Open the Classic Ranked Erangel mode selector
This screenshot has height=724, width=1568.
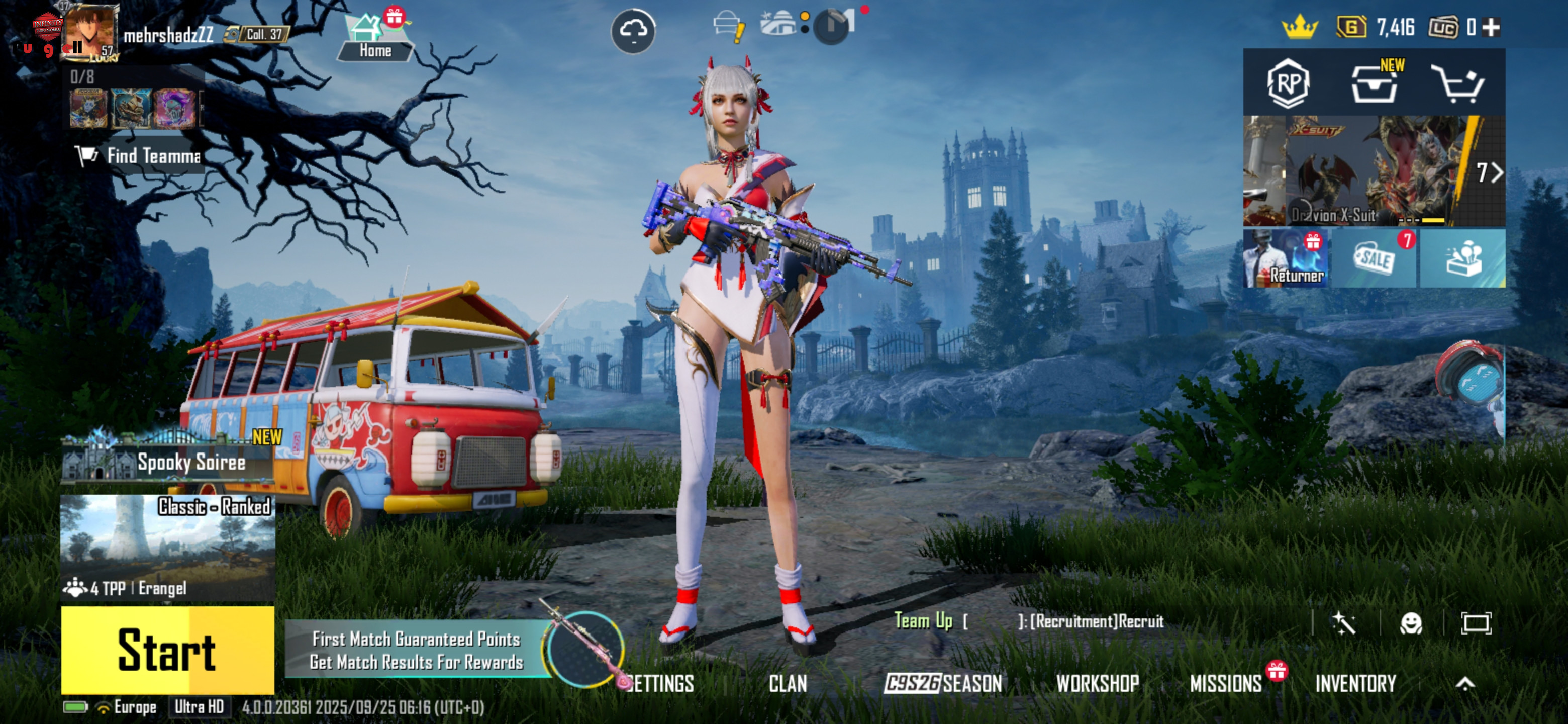[x=167, y=547]
